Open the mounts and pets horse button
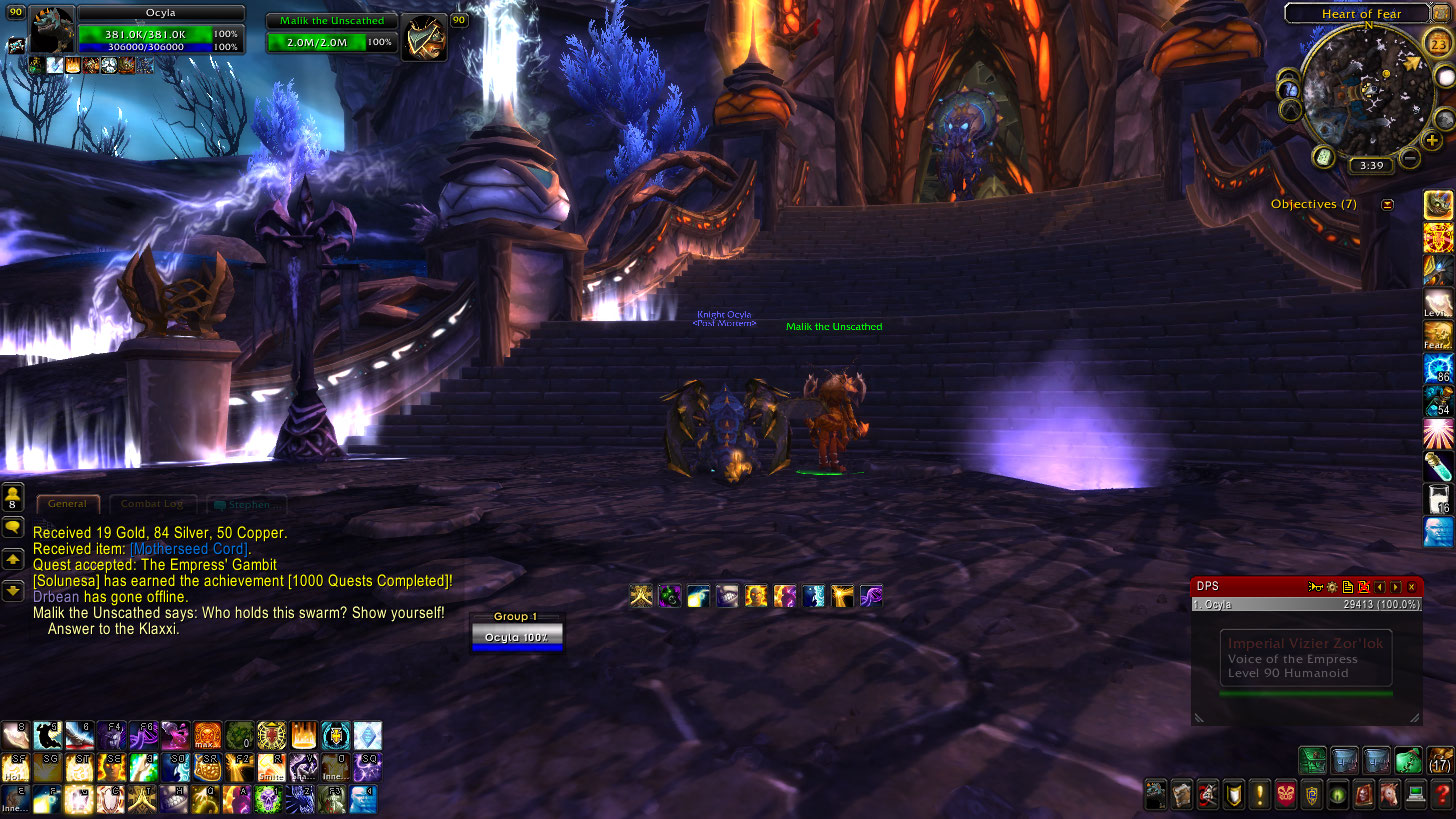Image resolution: width=1456 pixels, height=819 pixels. 1389,796
